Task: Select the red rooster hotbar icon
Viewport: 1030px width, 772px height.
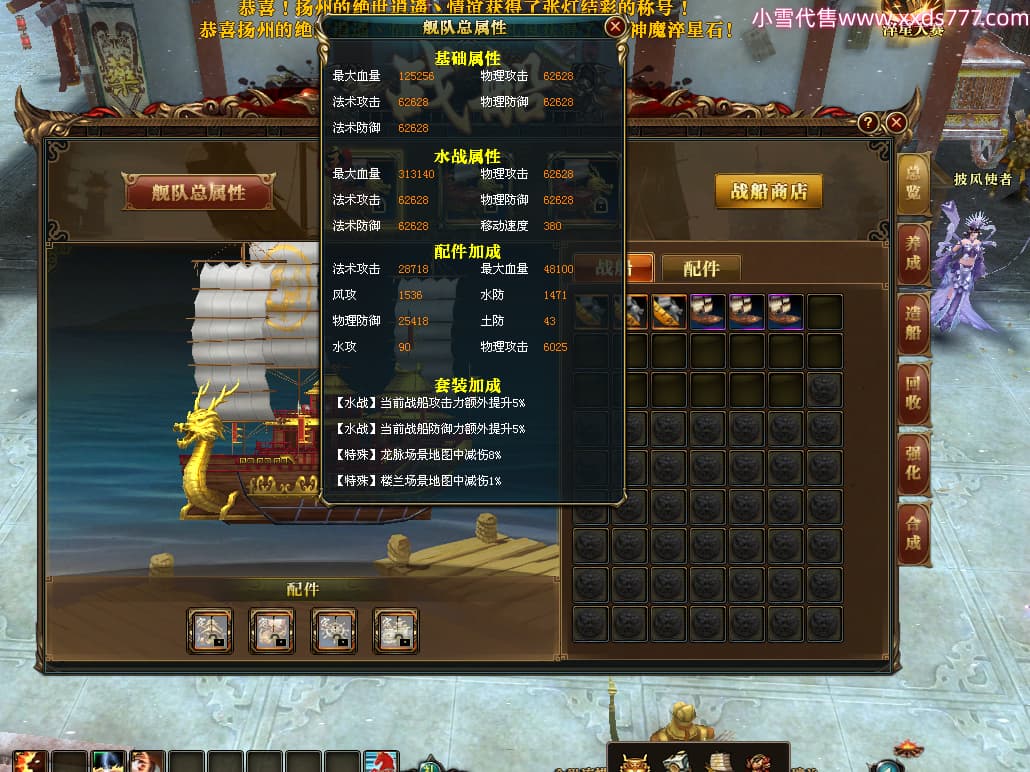Action: pyautogui.click(x=381, y=762)
